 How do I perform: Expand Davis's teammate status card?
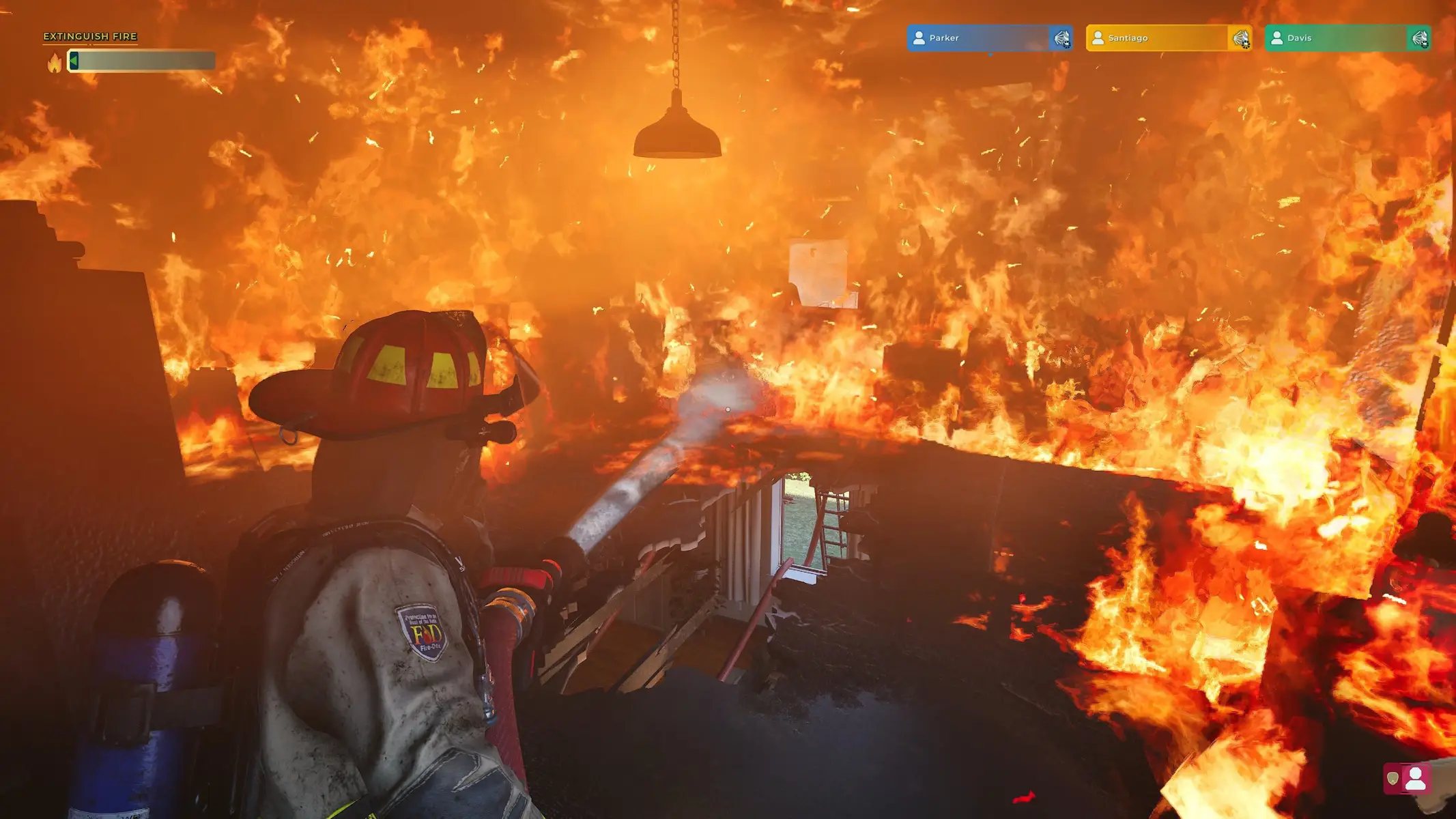pos(1348,38)
